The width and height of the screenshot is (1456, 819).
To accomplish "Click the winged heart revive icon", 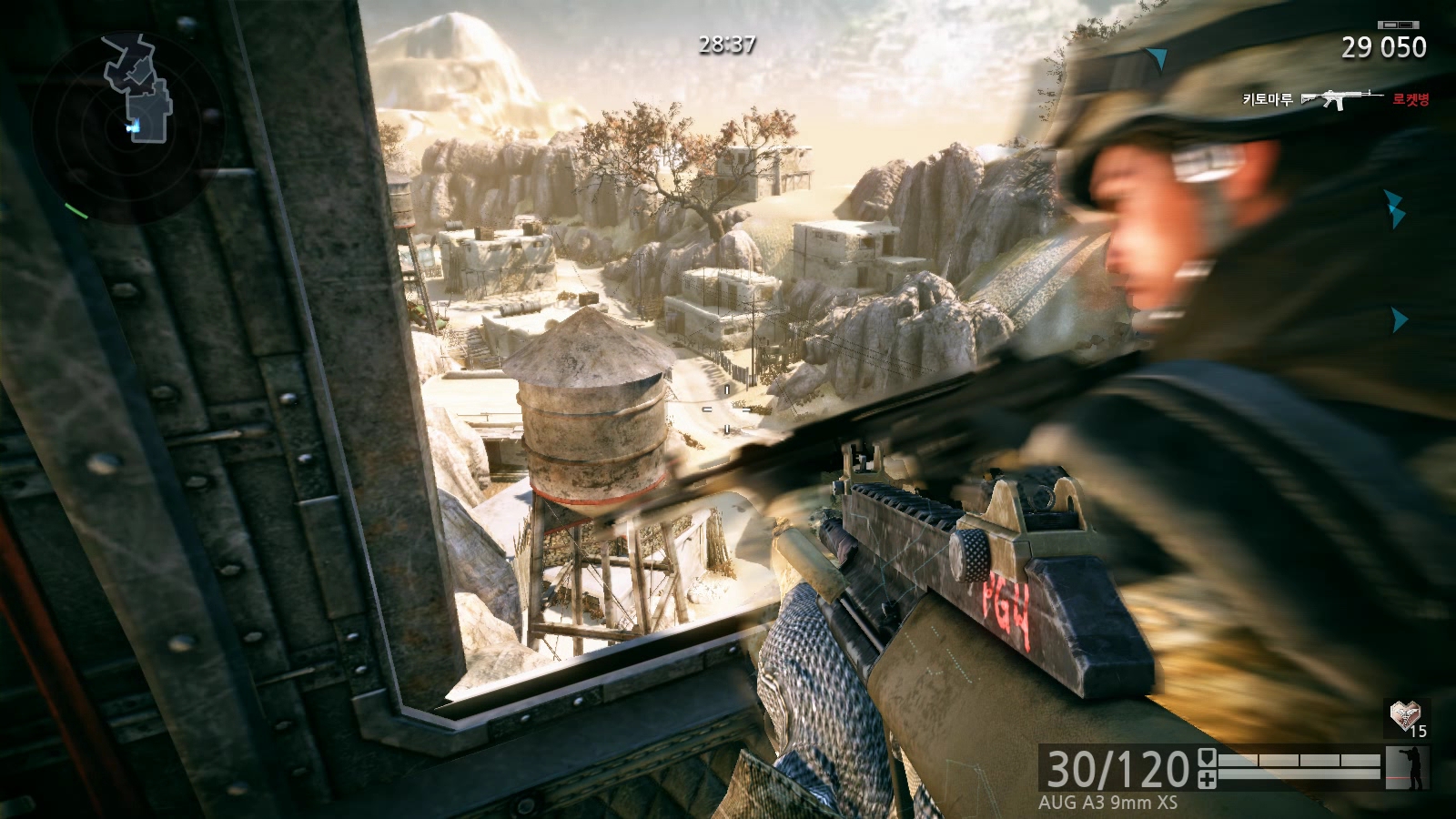I will click(1404, 716).
